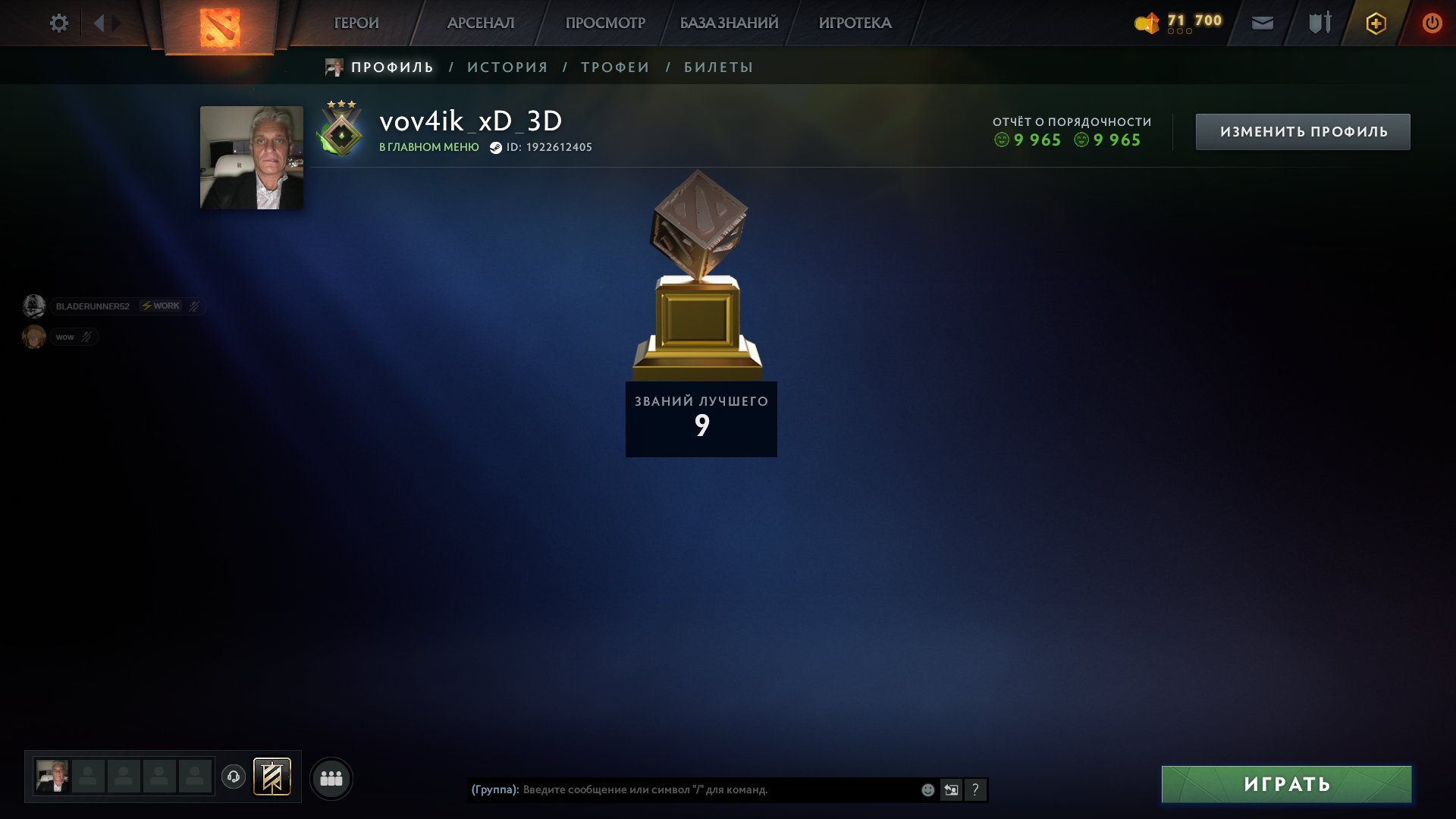Open notifications via the envelope icon
The width and height of the screenshot is (1456, 819).
click(1261, 23)
